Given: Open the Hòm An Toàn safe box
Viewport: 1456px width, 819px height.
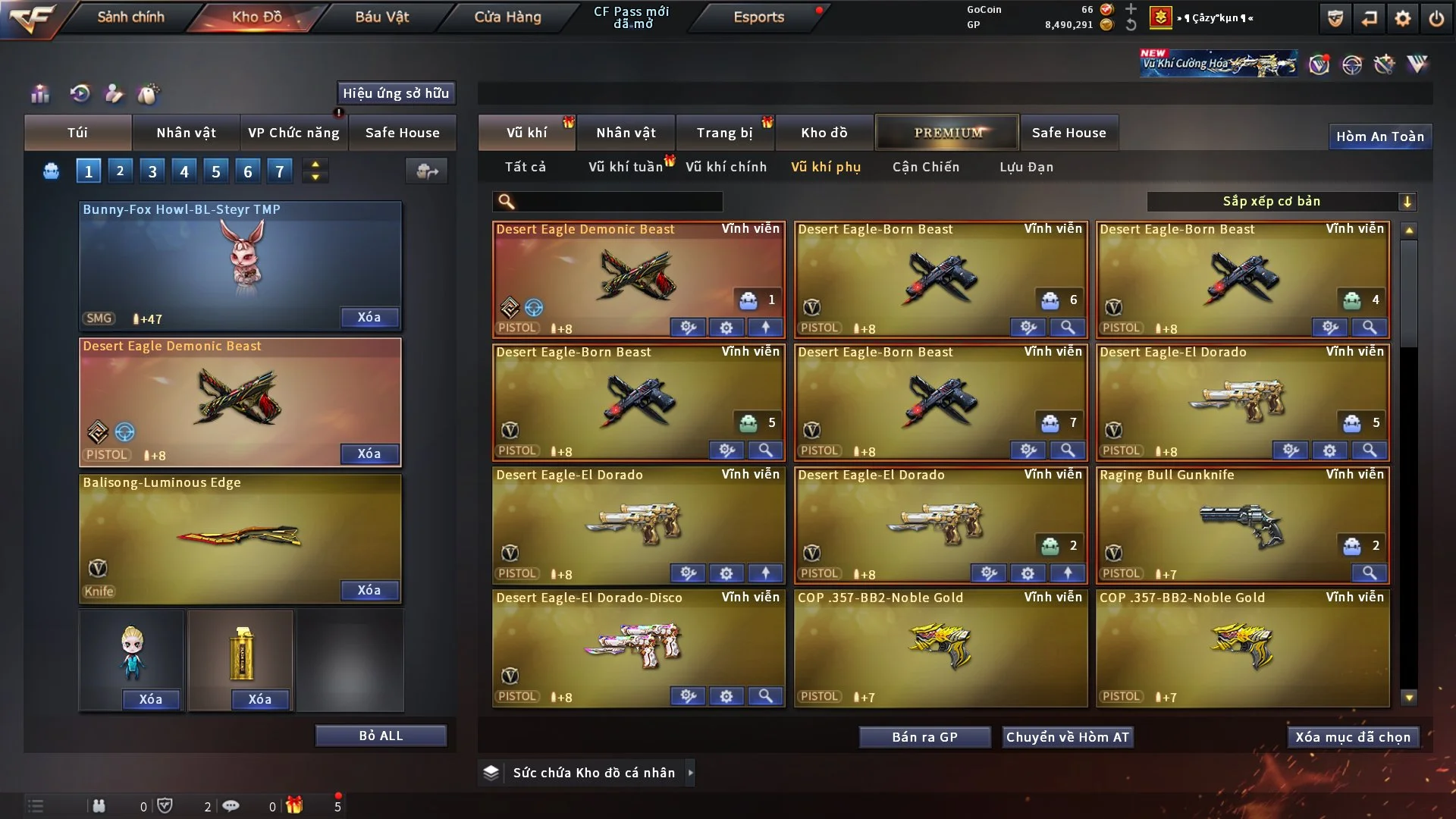Looking at the screenshot, I should 1379,136.
